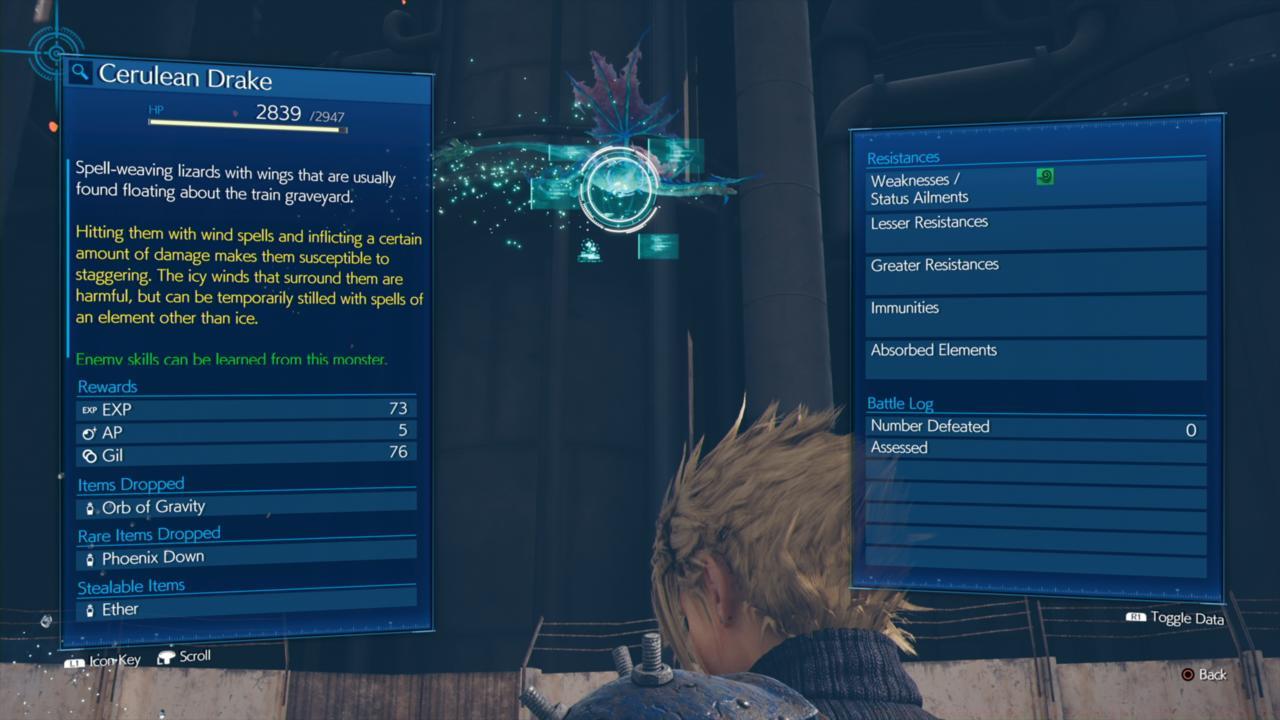Select the Gil reward row

(245, 454)
